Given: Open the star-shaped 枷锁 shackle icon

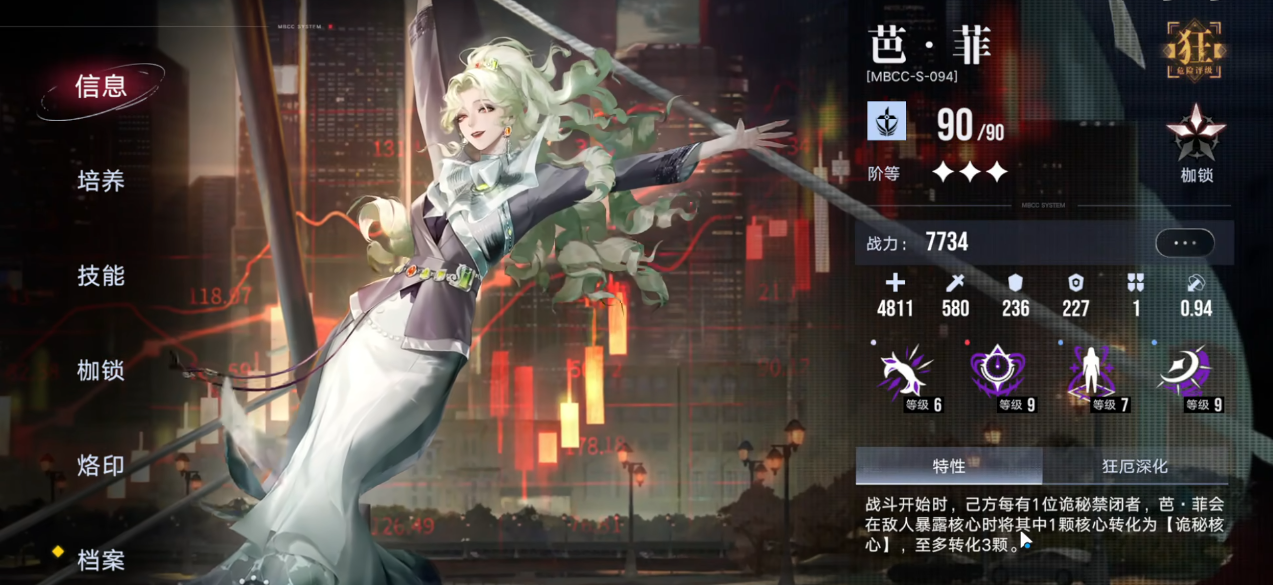Looking at the screenshot, I should pyautogui.click(x=1196, y=137).
